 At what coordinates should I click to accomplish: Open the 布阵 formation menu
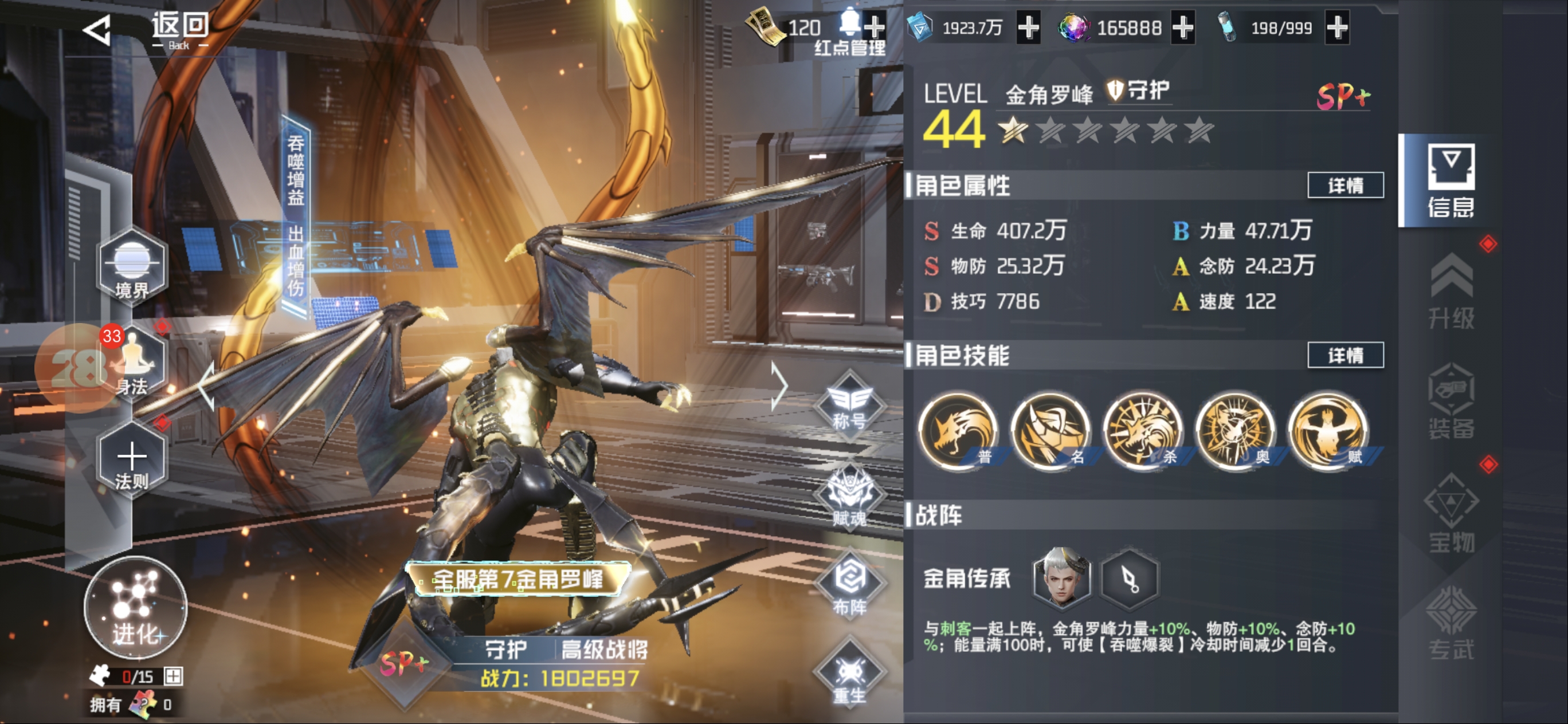coord(849,587)
